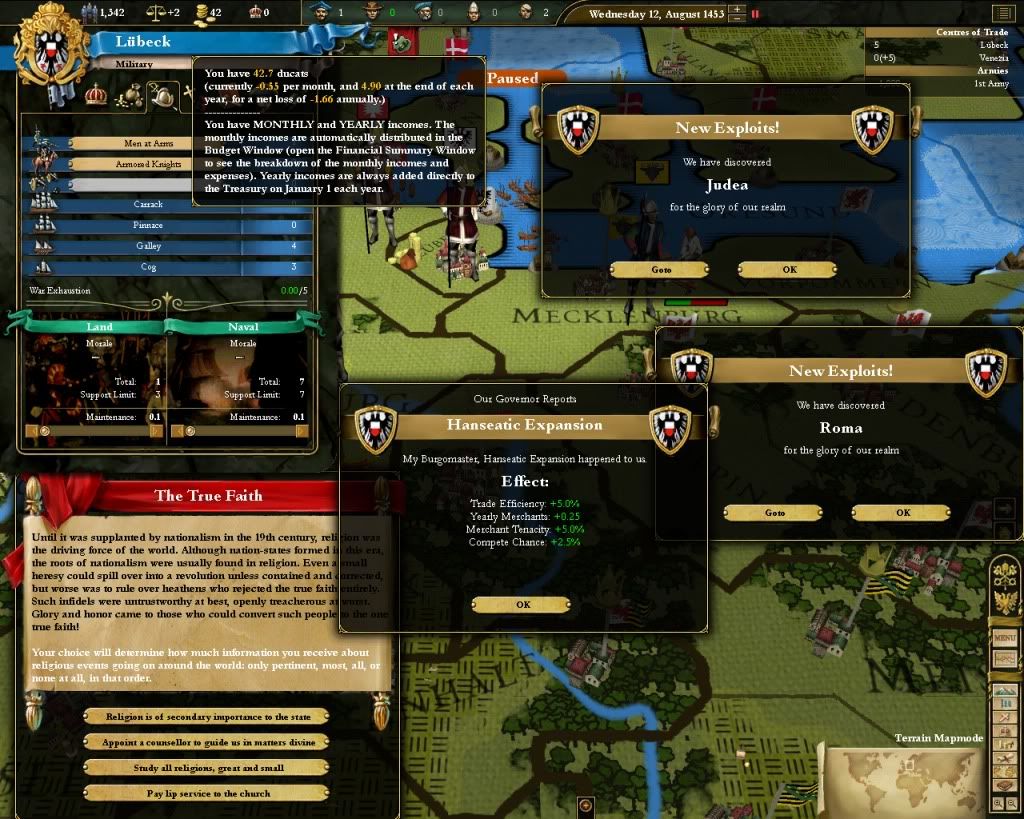Dismiss the Roma discovery popup with OK

[901, 513]
